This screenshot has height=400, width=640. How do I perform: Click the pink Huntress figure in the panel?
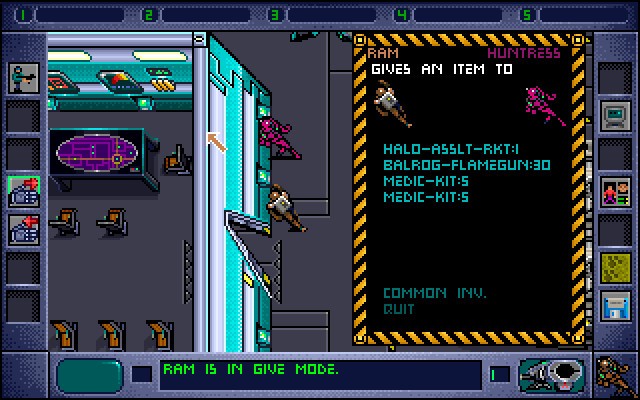[x=545, y=106]
